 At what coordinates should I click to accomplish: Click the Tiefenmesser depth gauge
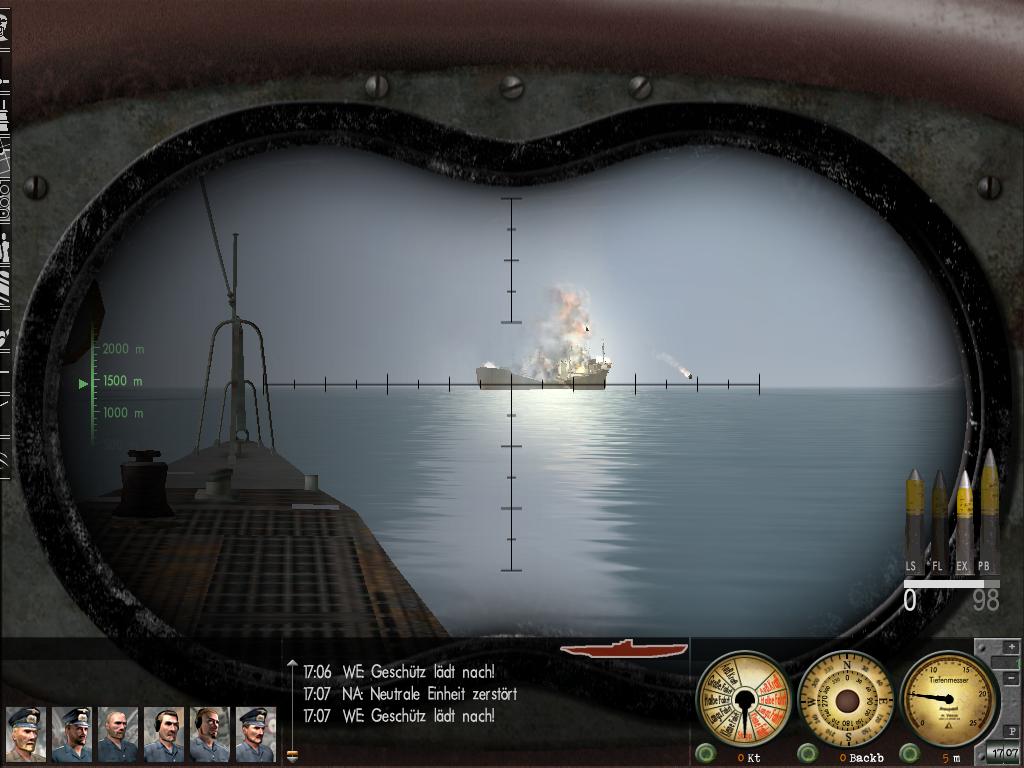948,699
